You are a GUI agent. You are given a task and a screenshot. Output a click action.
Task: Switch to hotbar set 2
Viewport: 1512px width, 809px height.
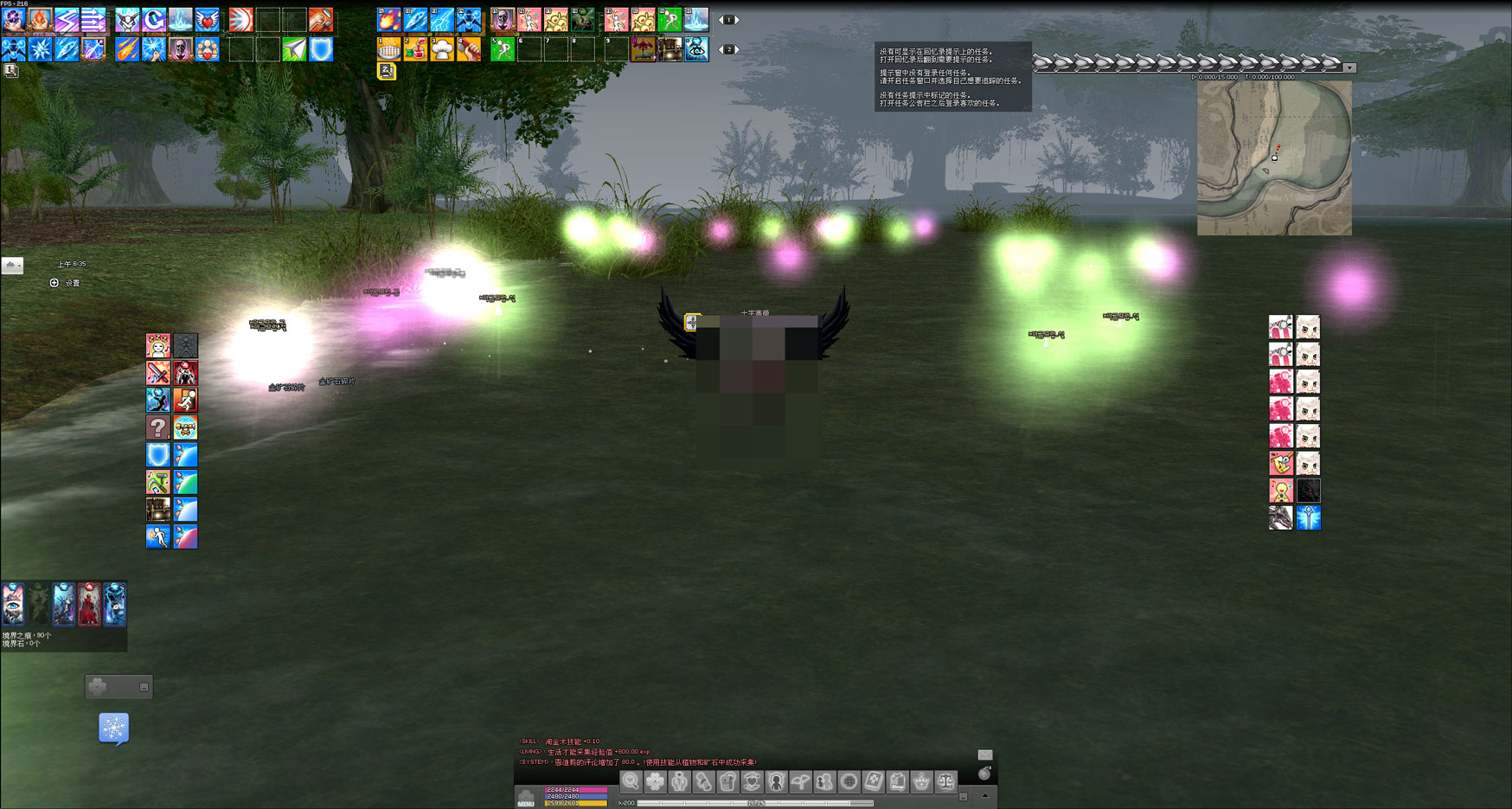[x=727, y=49]
